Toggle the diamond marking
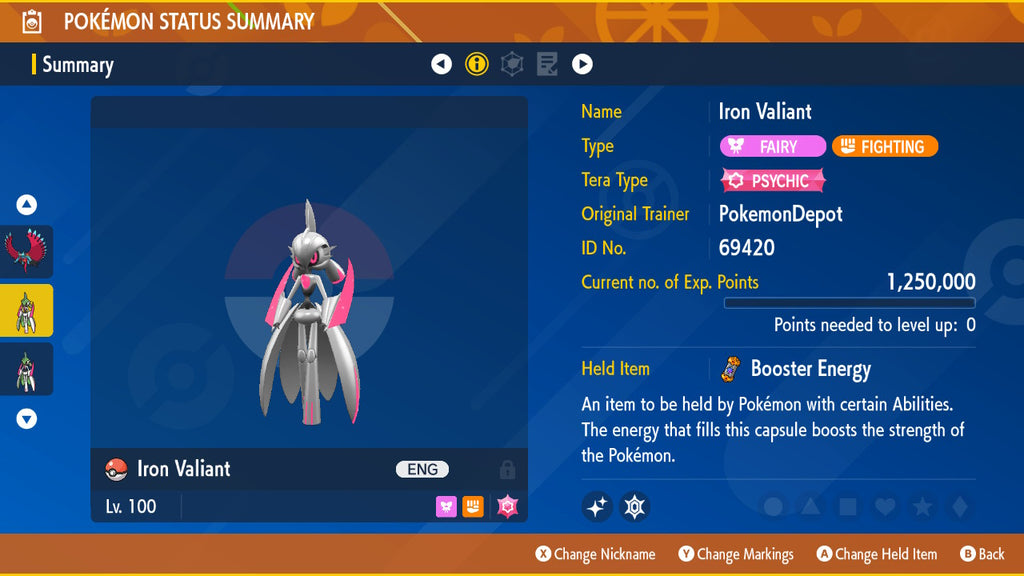1024x576 pixels. pos(959,507)
